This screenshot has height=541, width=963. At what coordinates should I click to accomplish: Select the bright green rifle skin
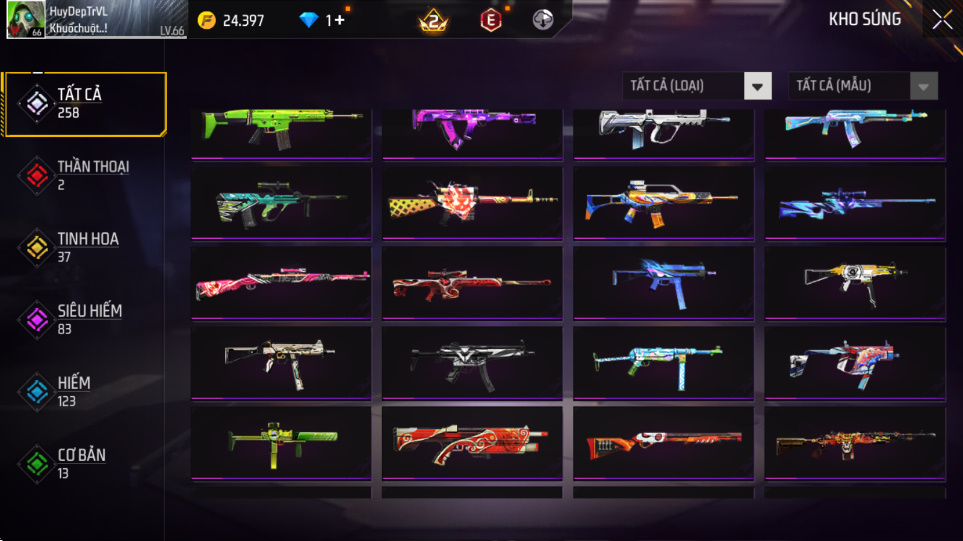coord(281,128)
